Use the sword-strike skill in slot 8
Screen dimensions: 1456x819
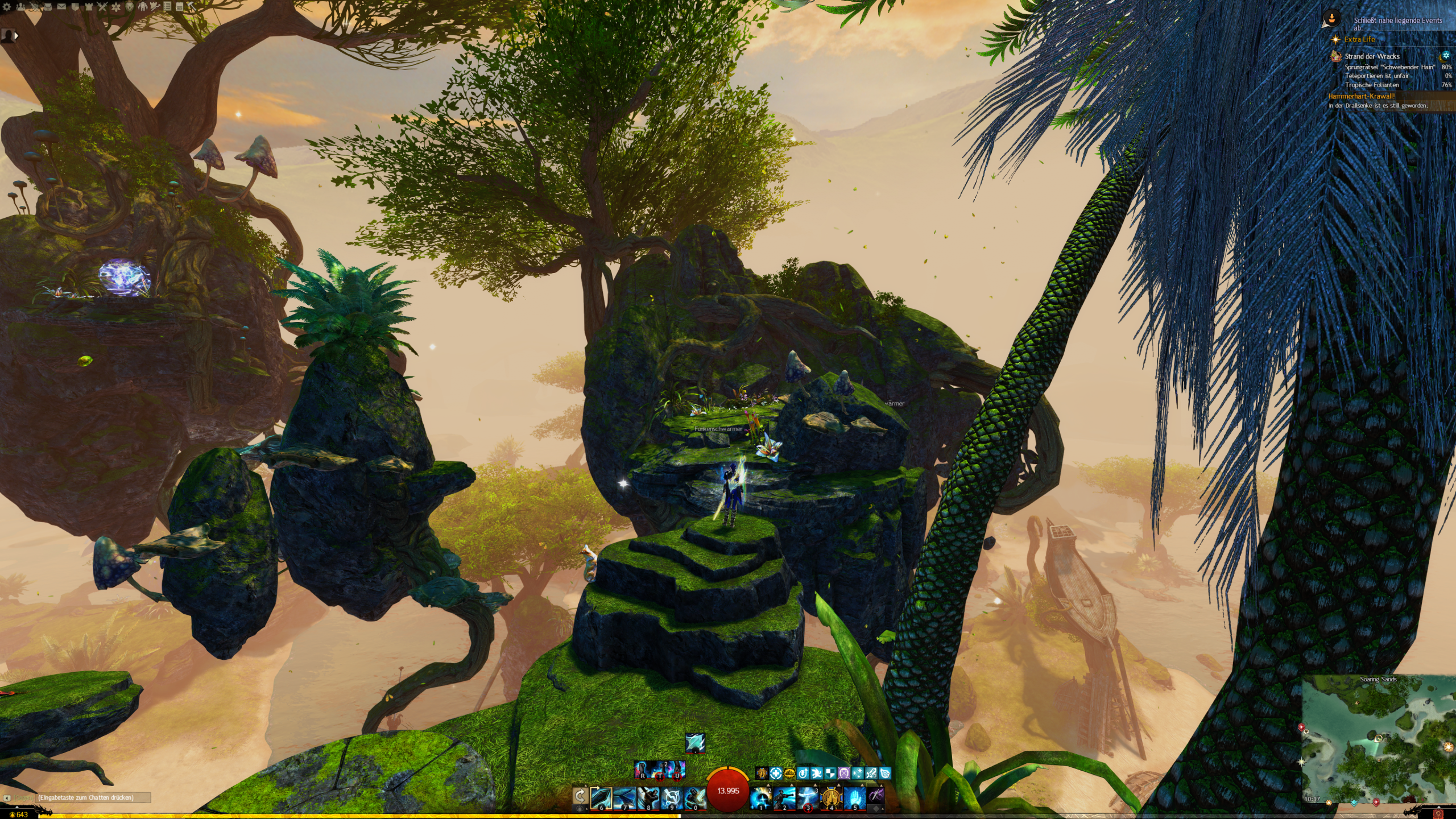[x=648, y=798]
